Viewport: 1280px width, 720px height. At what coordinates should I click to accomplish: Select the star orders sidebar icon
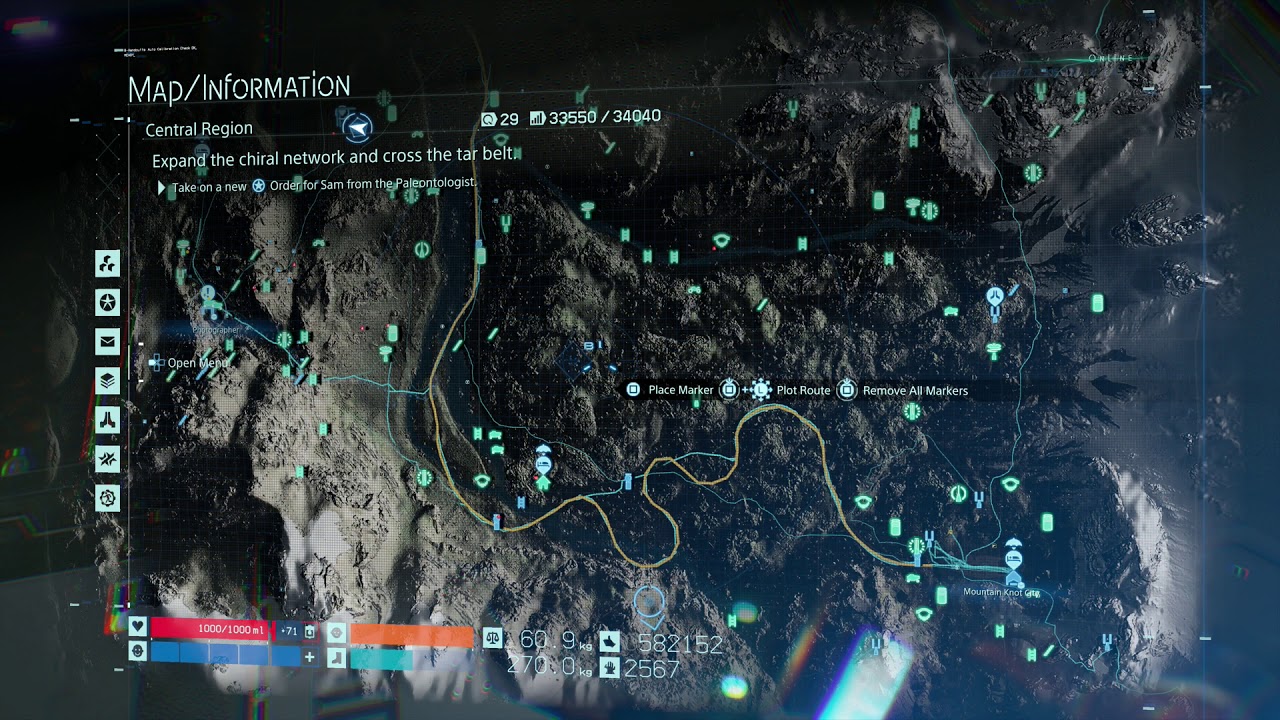coord(107,302)
